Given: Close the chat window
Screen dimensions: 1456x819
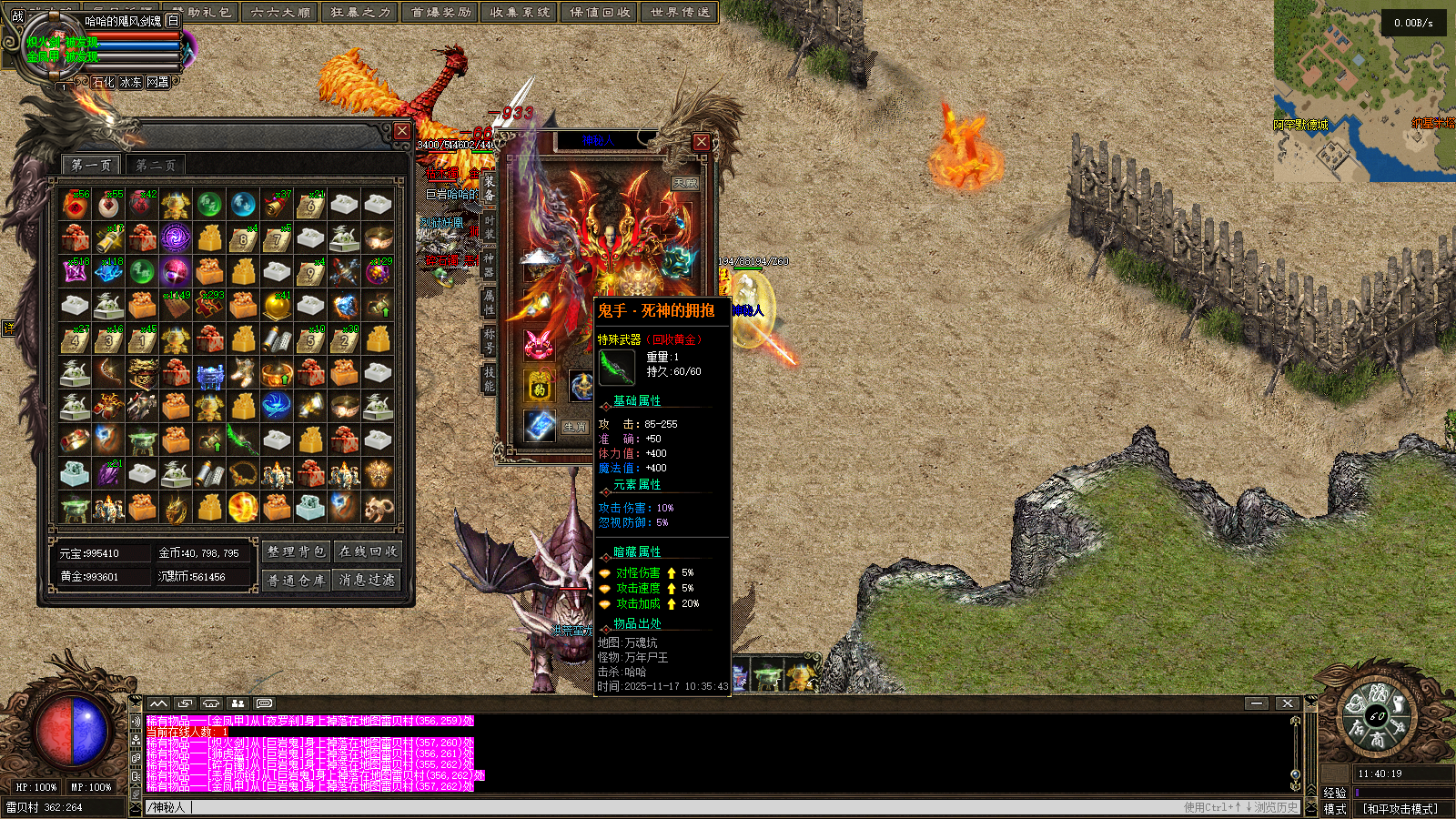Looking at the screenshot, I should 1287,703.
